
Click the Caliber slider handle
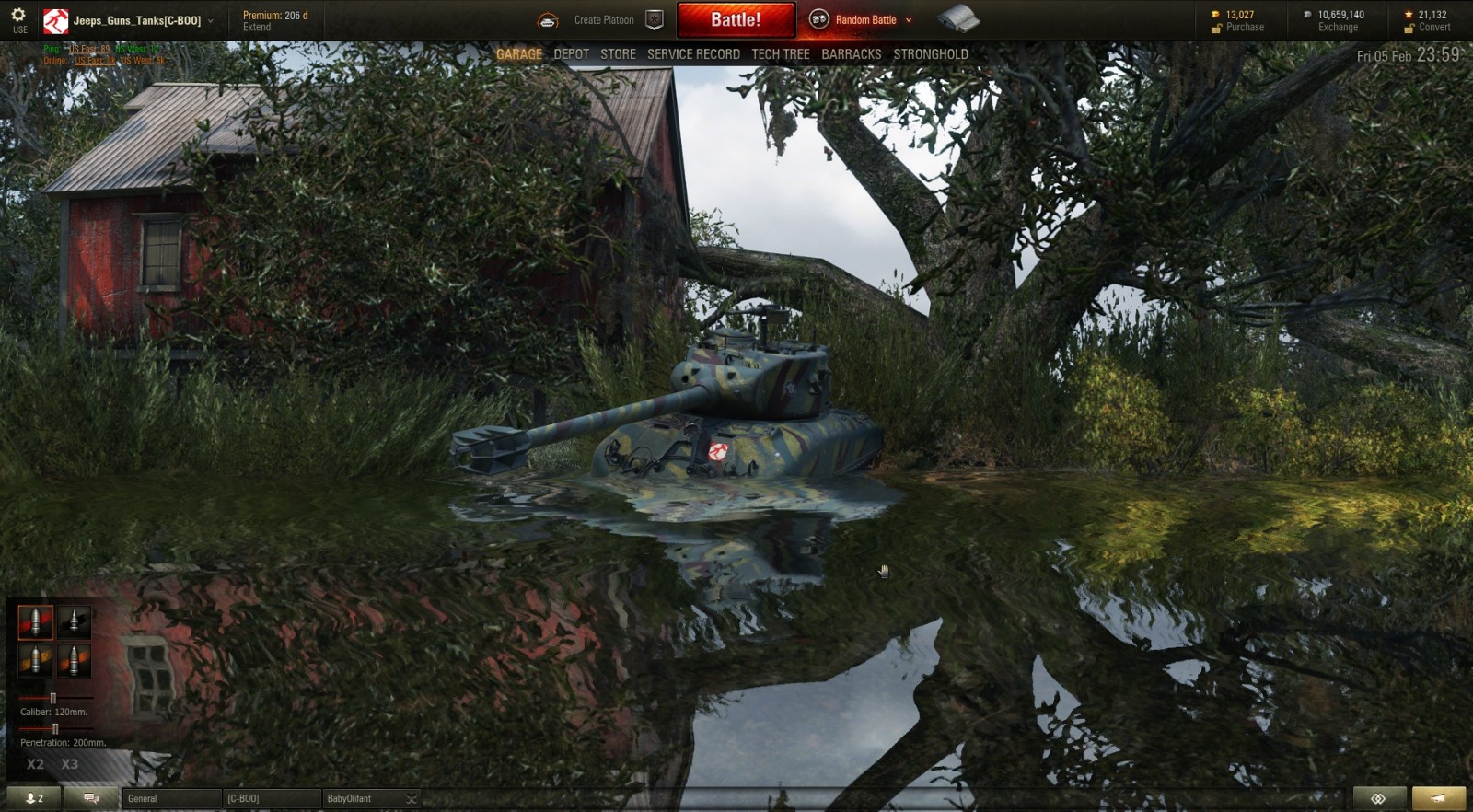[52, 697]
